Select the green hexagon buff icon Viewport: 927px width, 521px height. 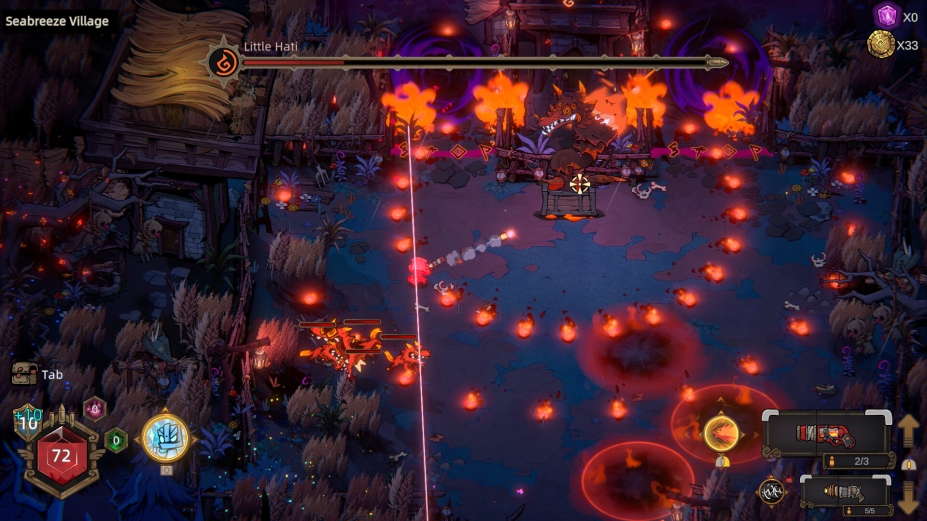[116, 439]
